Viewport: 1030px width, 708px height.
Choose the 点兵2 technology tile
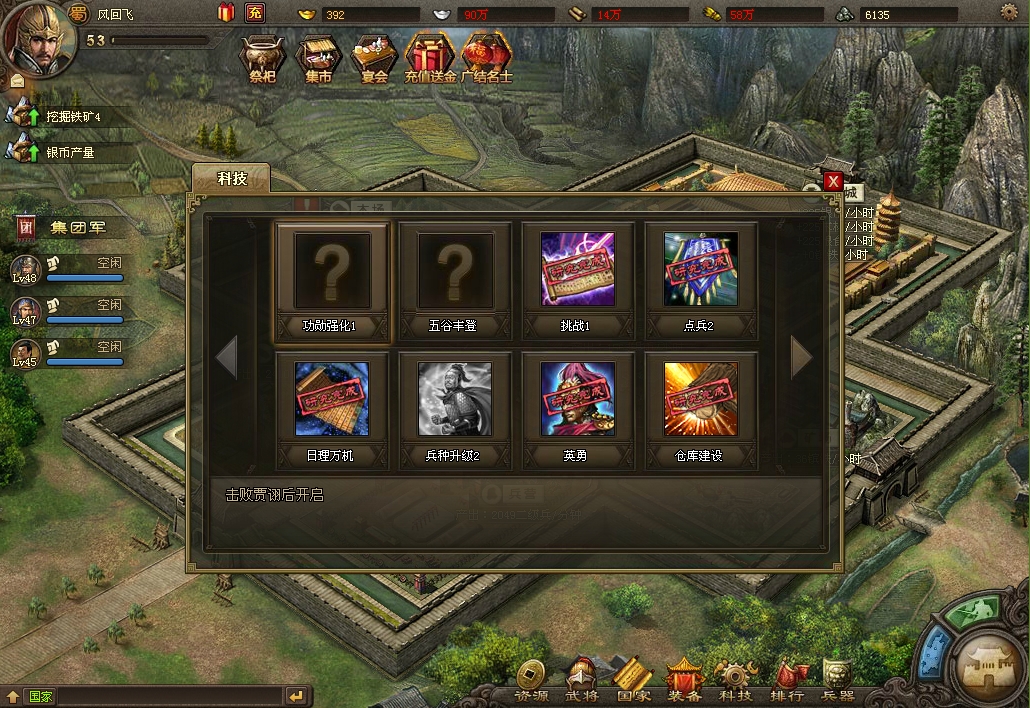click(x=701, y=271)
